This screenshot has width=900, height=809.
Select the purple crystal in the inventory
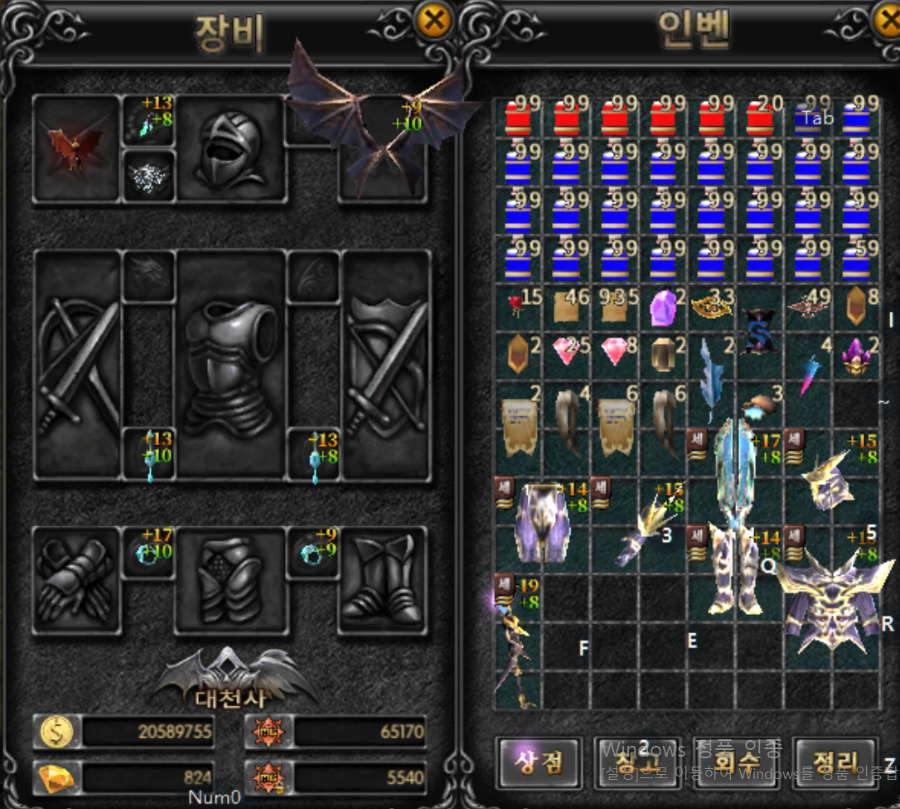pyautogui.click(x=662, y=307)
